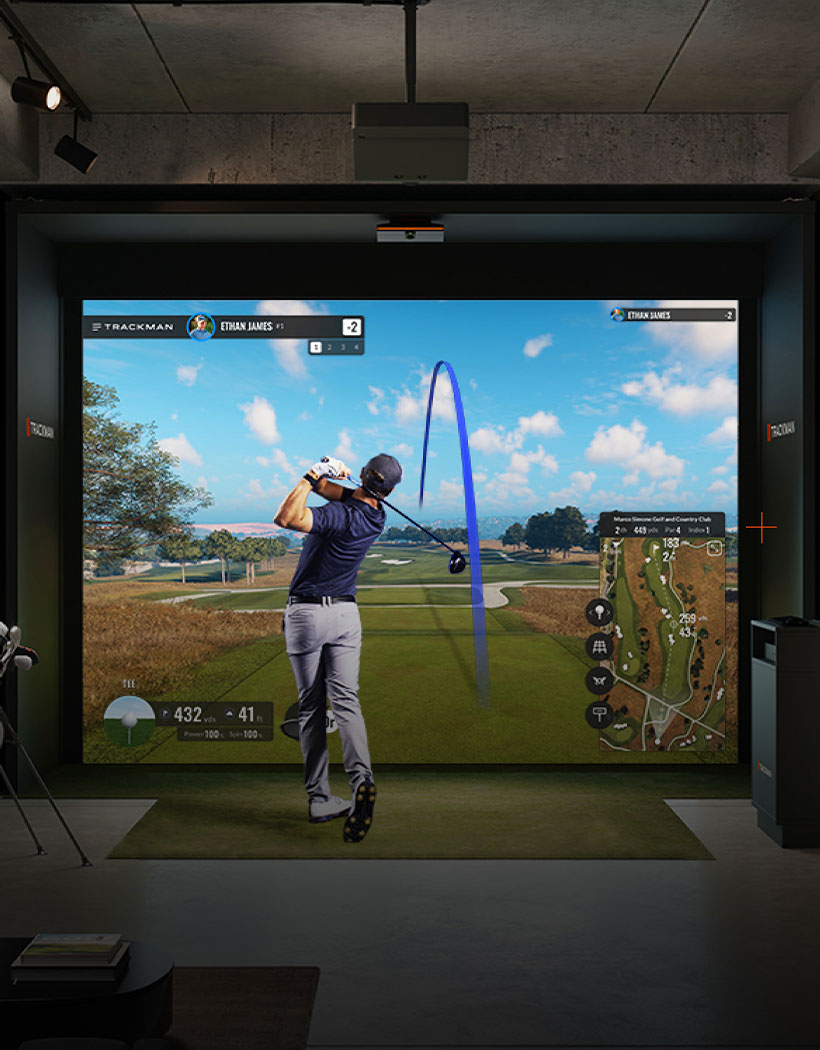Click the golf ball aim adjustment button

pyautogui.click(x=599, y=611)
